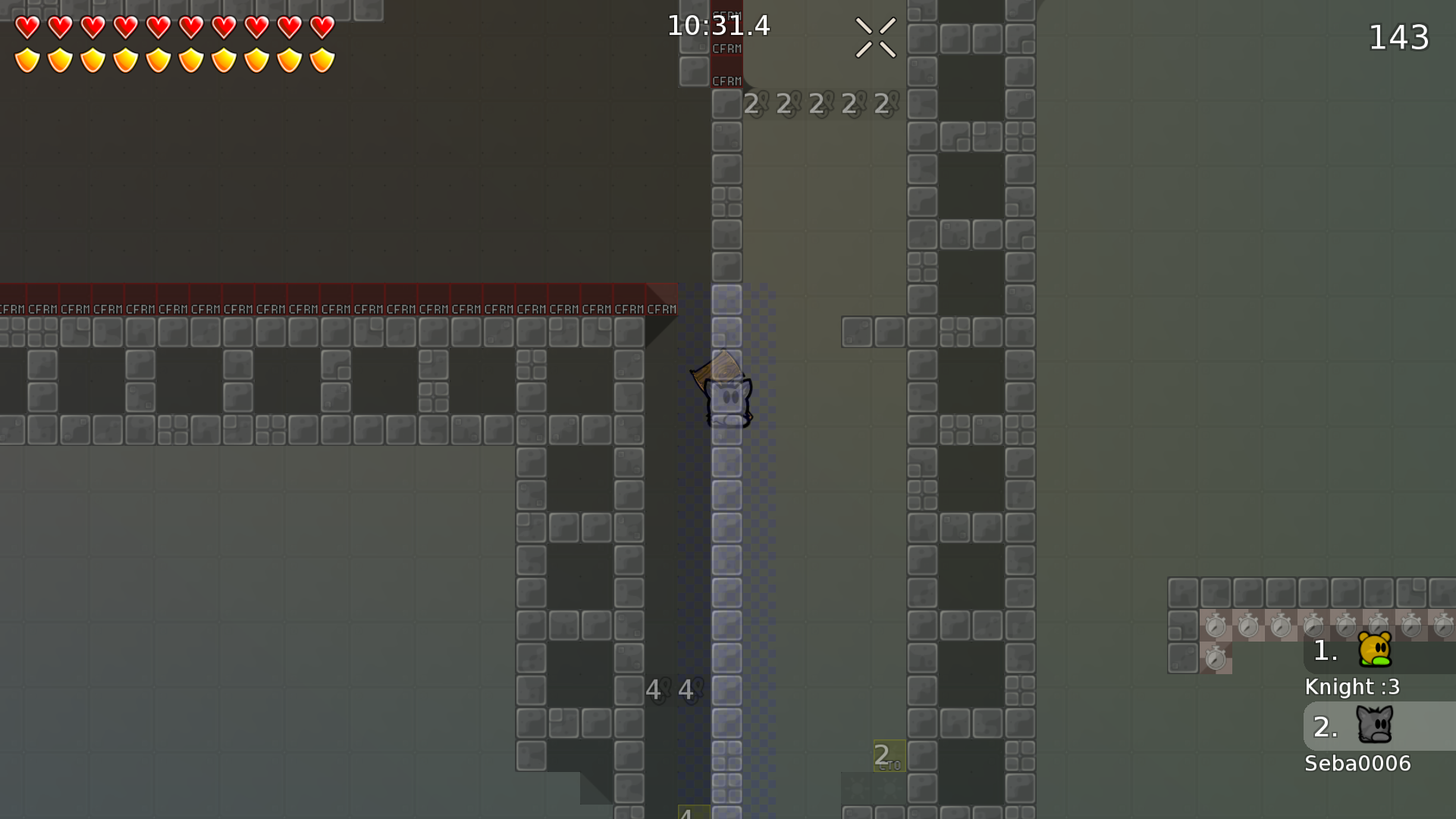
Task: Toggle the lone stopwatch tile below the stopwatch row
Action: click(x=1217, y=658)
